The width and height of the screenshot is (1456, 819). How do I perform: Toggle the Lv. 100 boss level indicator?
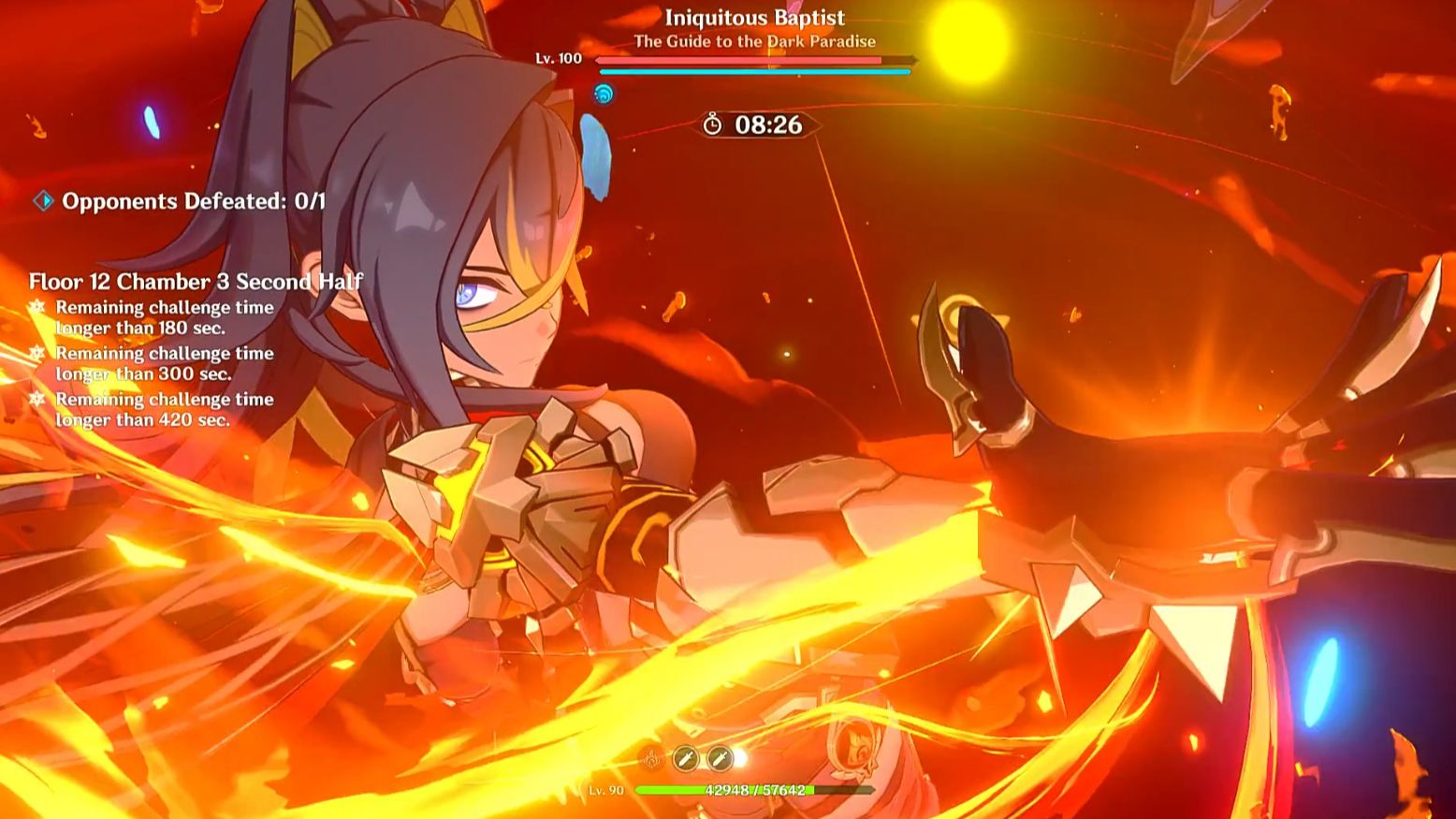click(555, 57)
